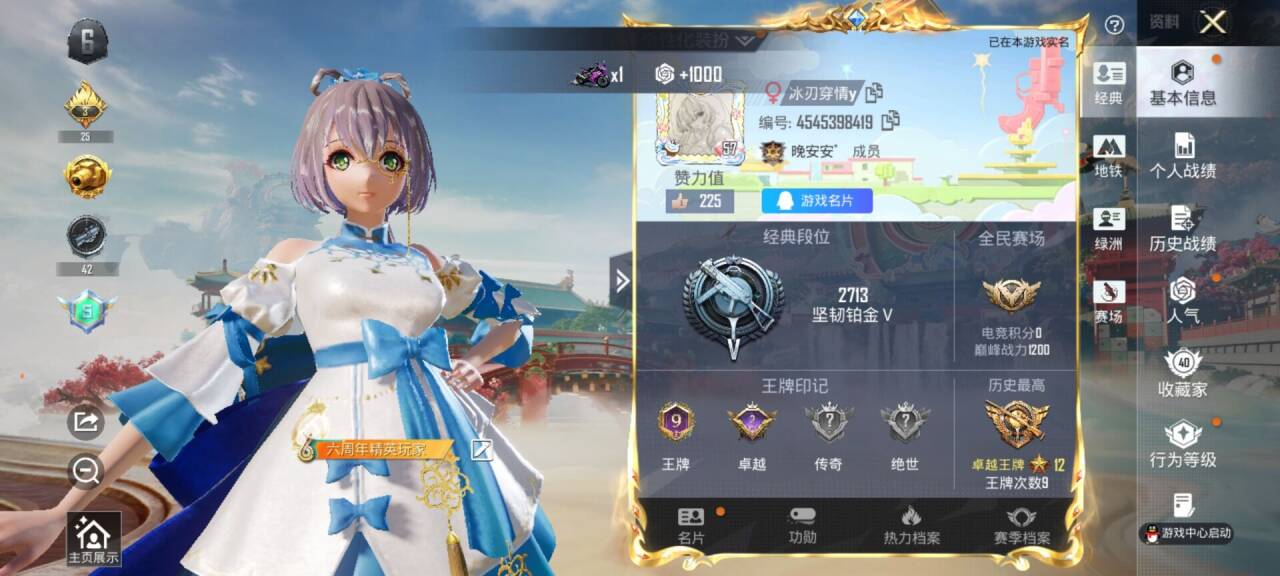Open the 个人战绩 section
The image size is (1280, 576).
(1182, 156)
